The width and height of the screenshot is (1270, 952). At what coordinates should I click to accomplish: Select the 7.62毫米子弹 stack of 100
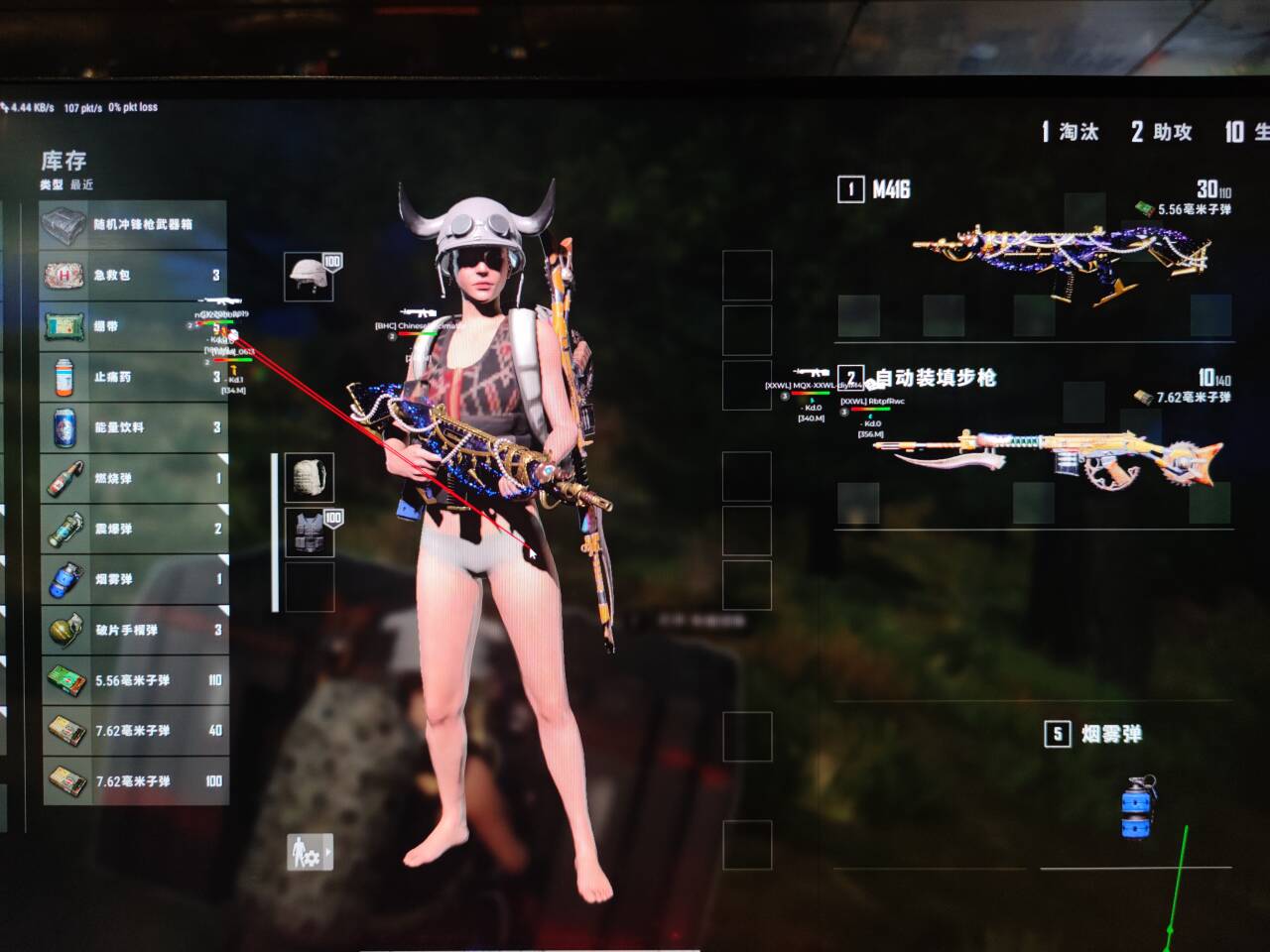coord(134,781)
